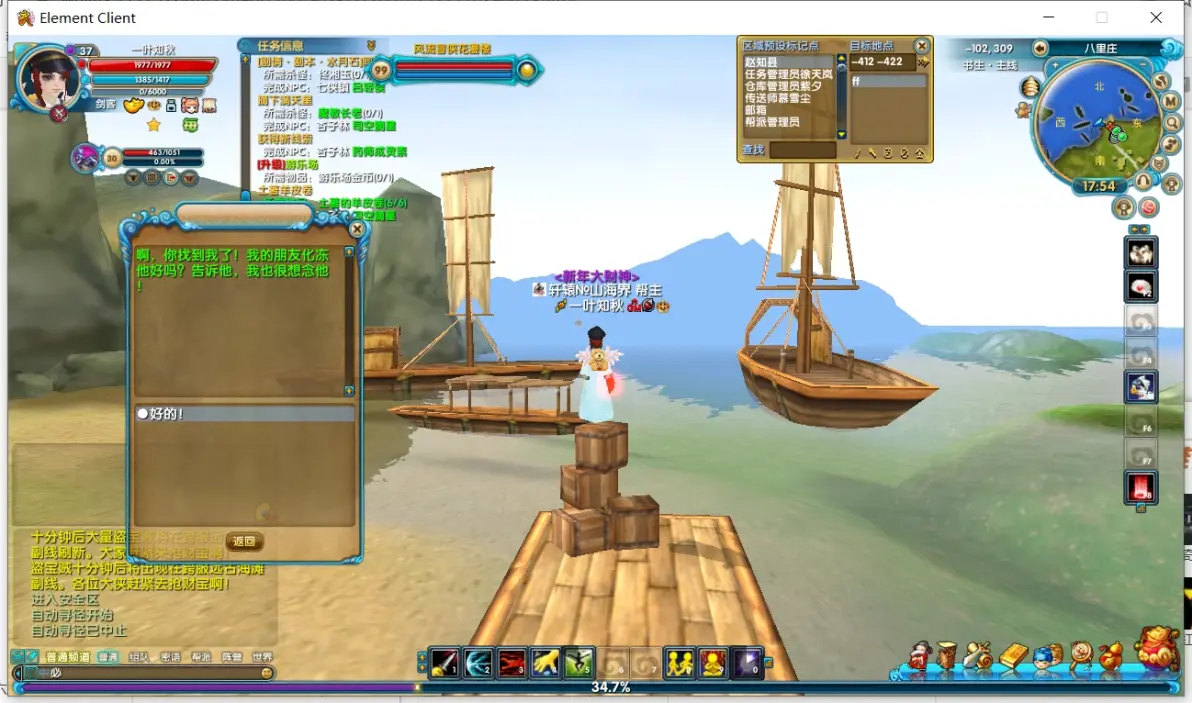1192x703 pixels.
Task: Click the 返回 button in the dialogue
Action: click(244, 541)
